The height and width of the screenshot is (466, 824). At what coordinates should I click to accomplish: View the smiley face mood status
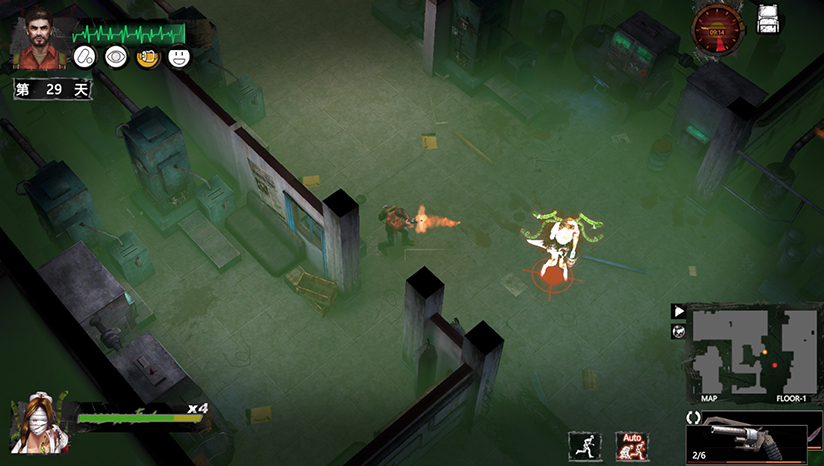click(180, 59)
